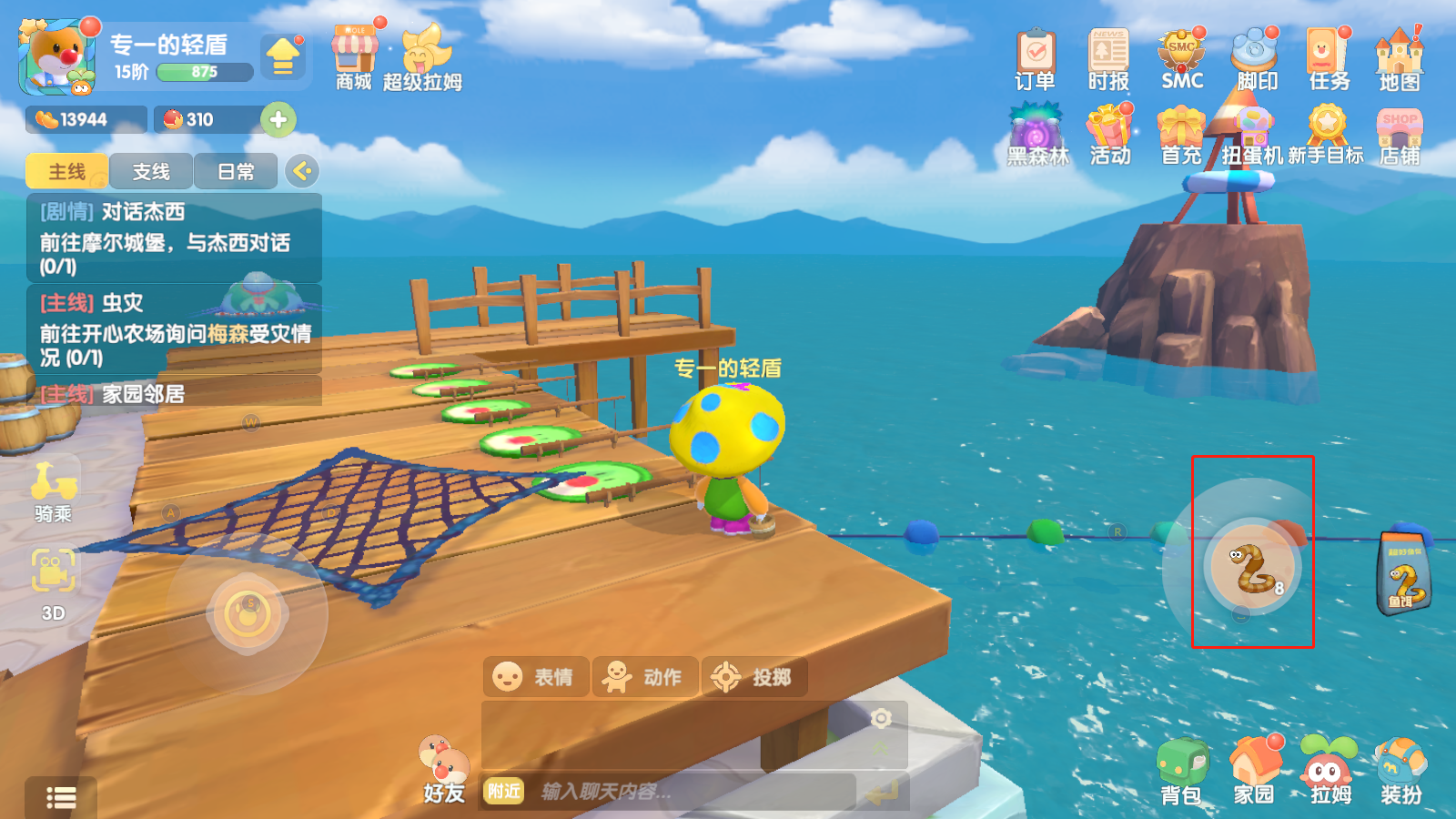Switch to the 日常 daily tab
Image resolution: width=1456 pixels, height=819 pixels.
236,172
